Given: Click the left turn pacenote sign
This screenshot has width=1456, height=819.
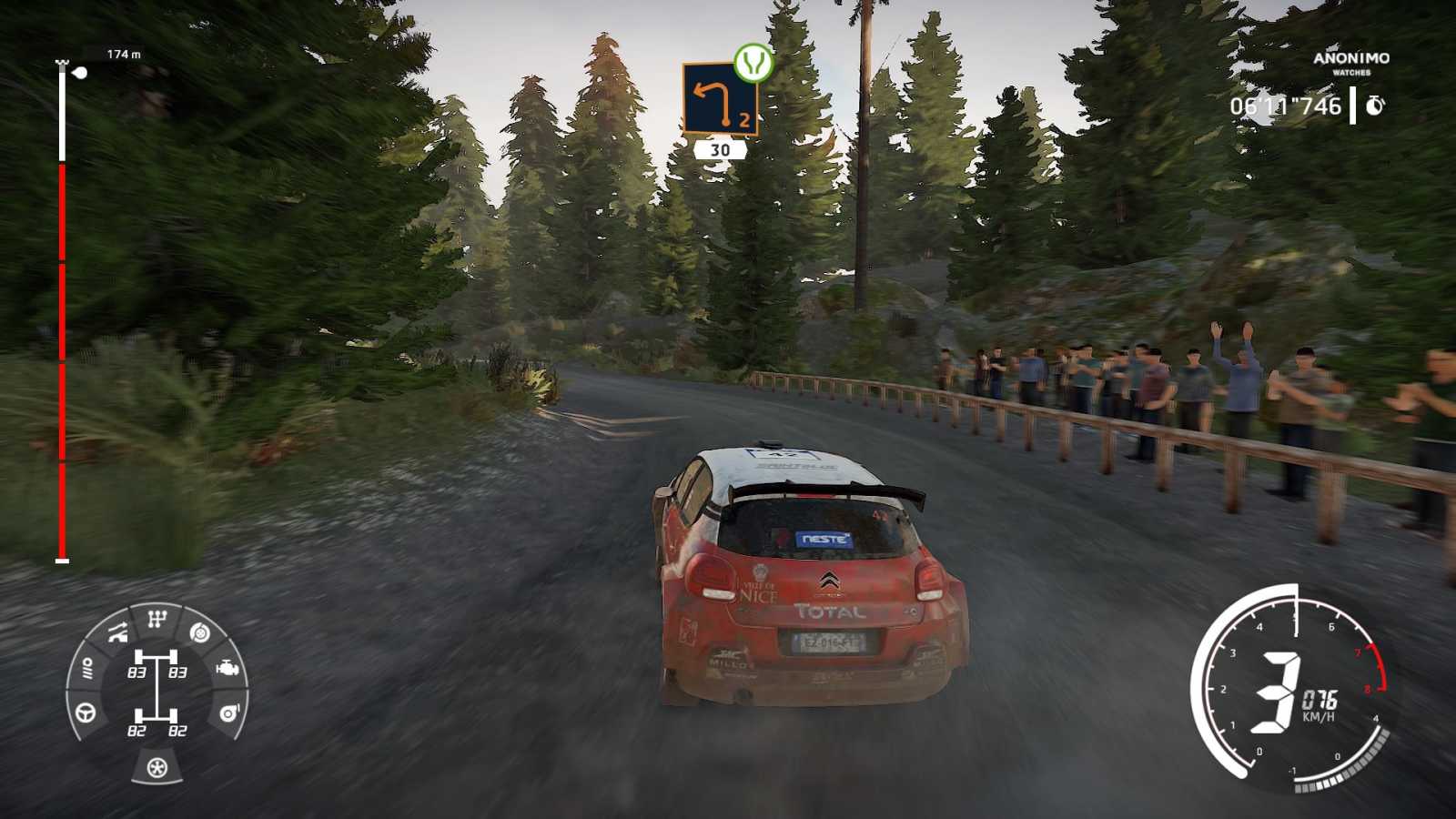Looking at the screenshot, I should click(720, 98).
